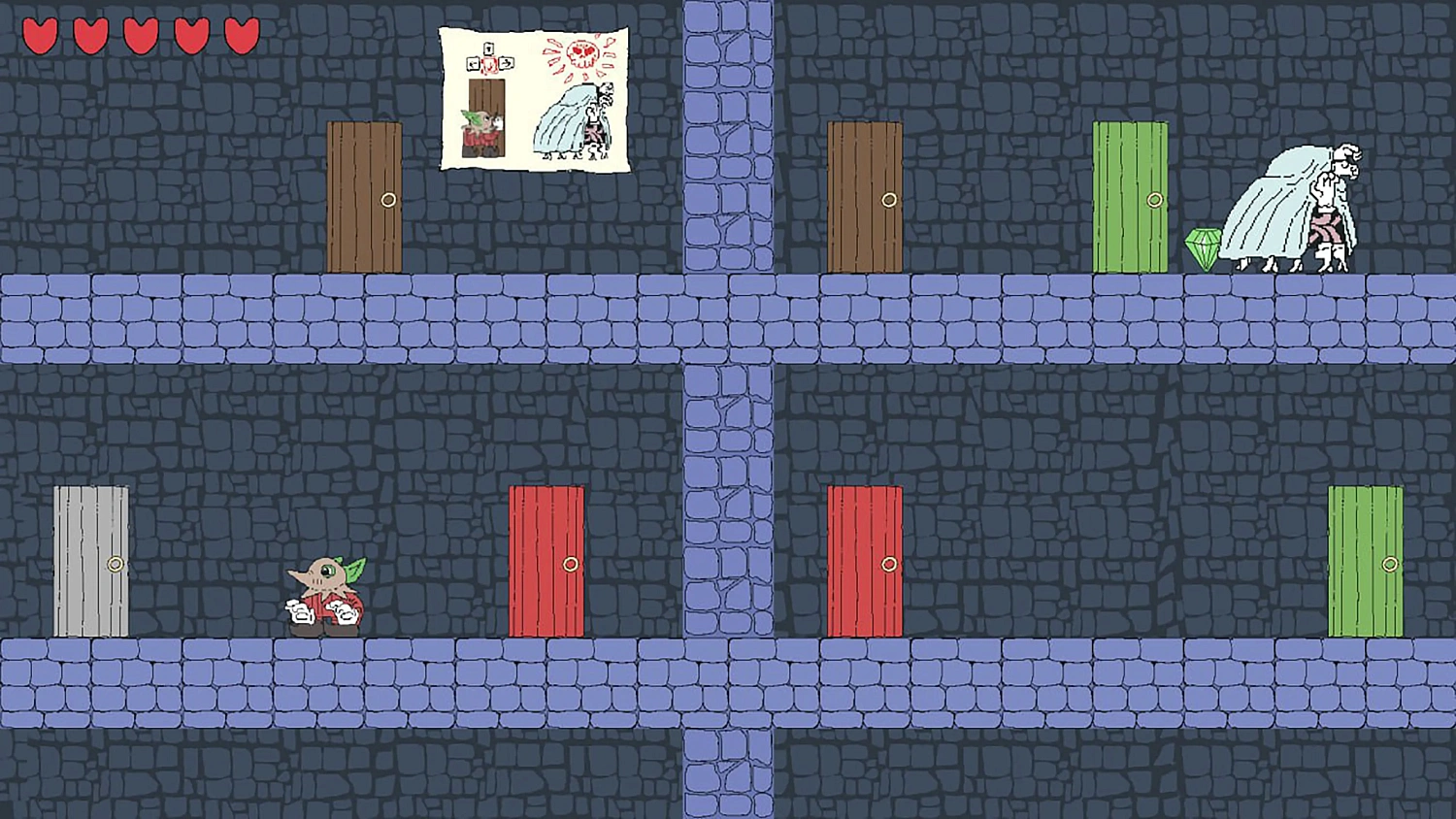Open the red door left of the pillar

pyautogui.click(x=546, y=561)
